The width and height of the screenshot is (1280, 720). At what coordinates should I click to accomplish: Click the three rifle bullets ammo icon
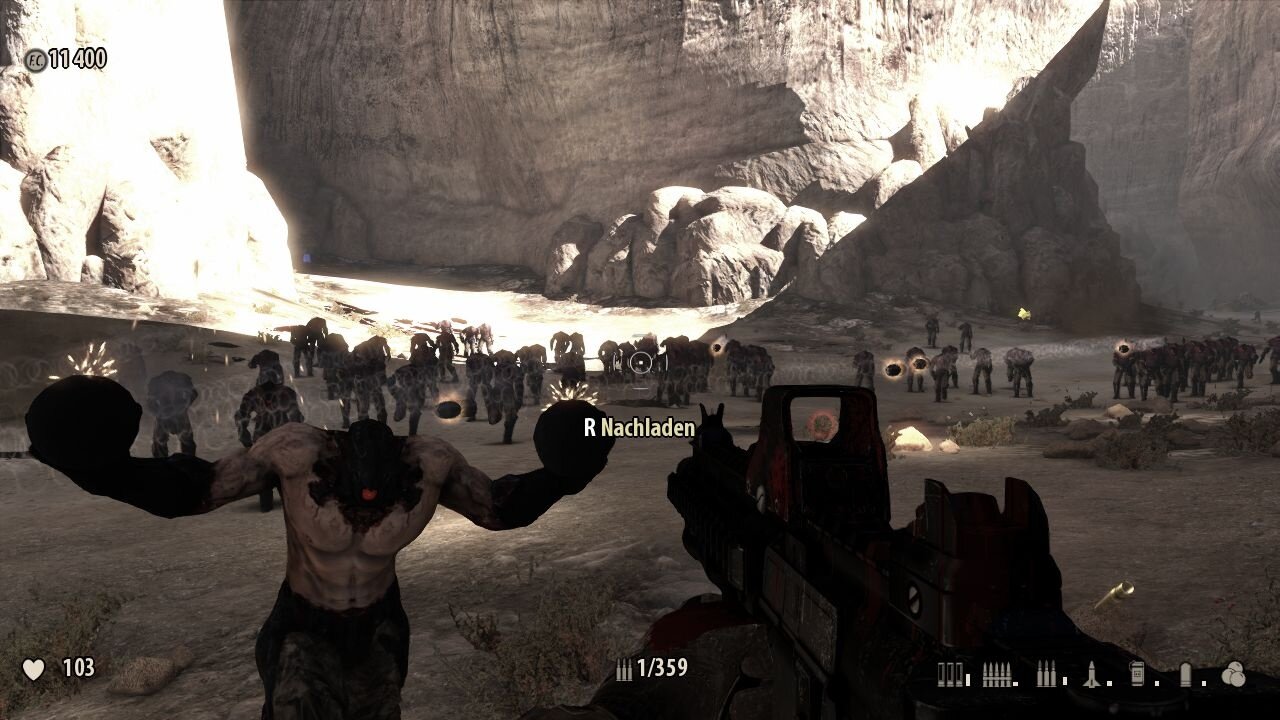click(1045, 675)
